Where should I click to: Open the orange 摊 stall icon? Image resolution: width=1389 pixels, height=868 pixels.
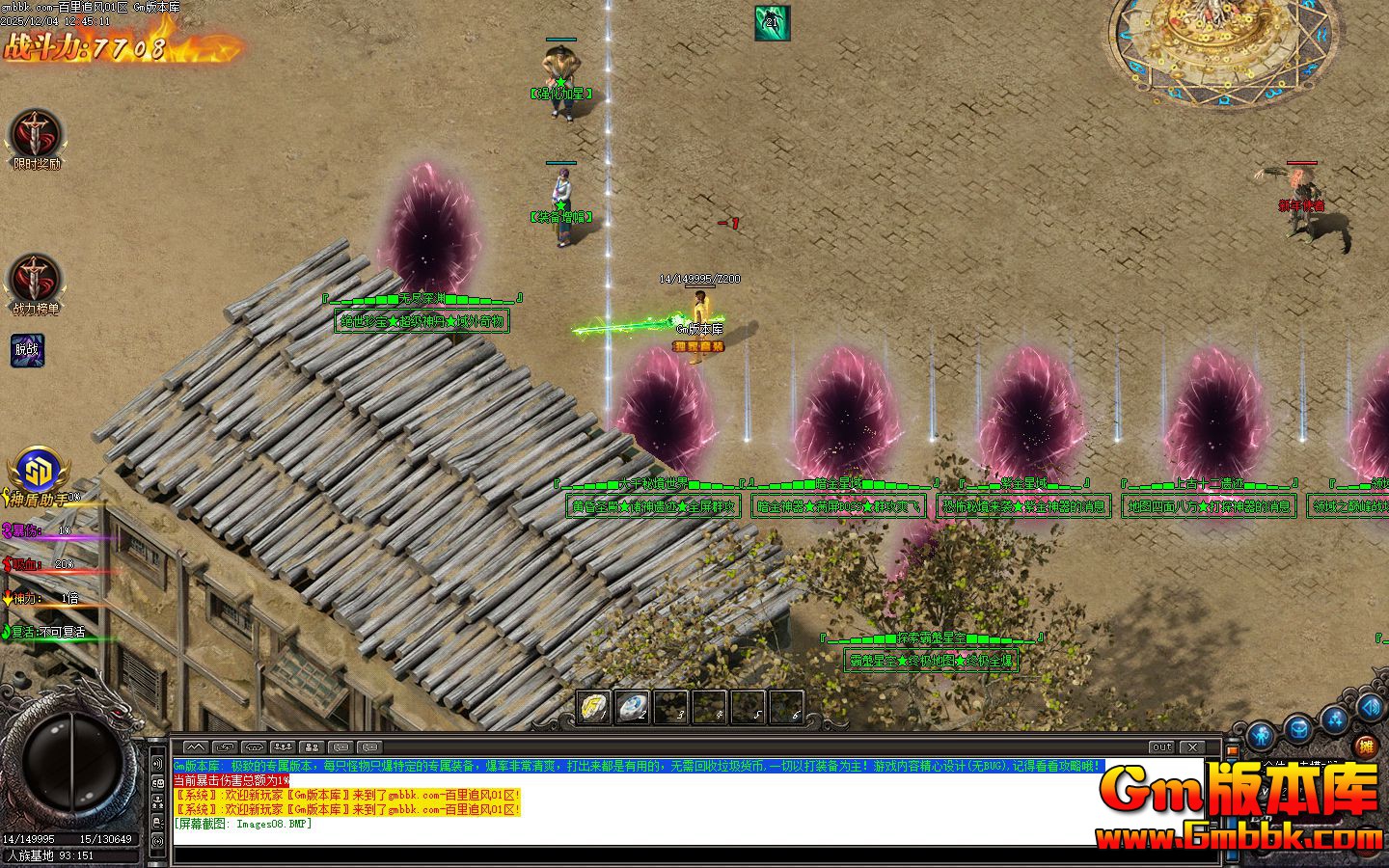tap(1365, 746)
